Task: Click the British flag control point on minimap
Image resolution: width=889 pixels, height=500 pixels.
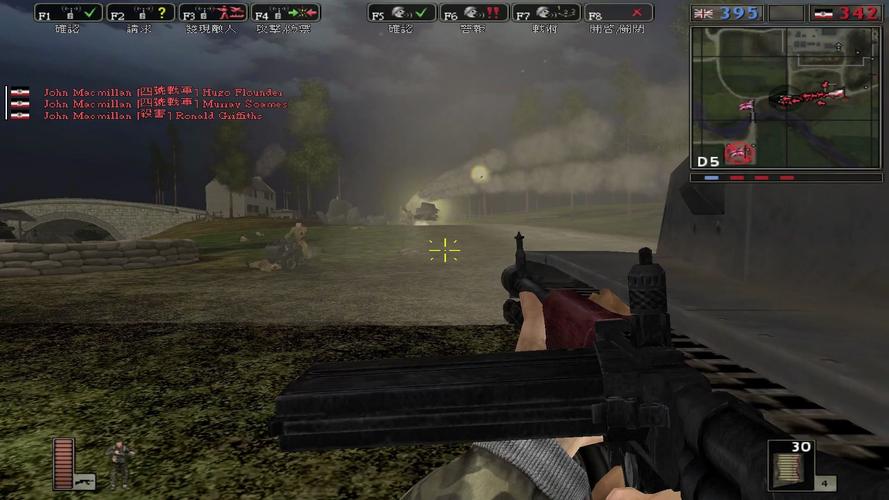Action: (x=745, y=106)
